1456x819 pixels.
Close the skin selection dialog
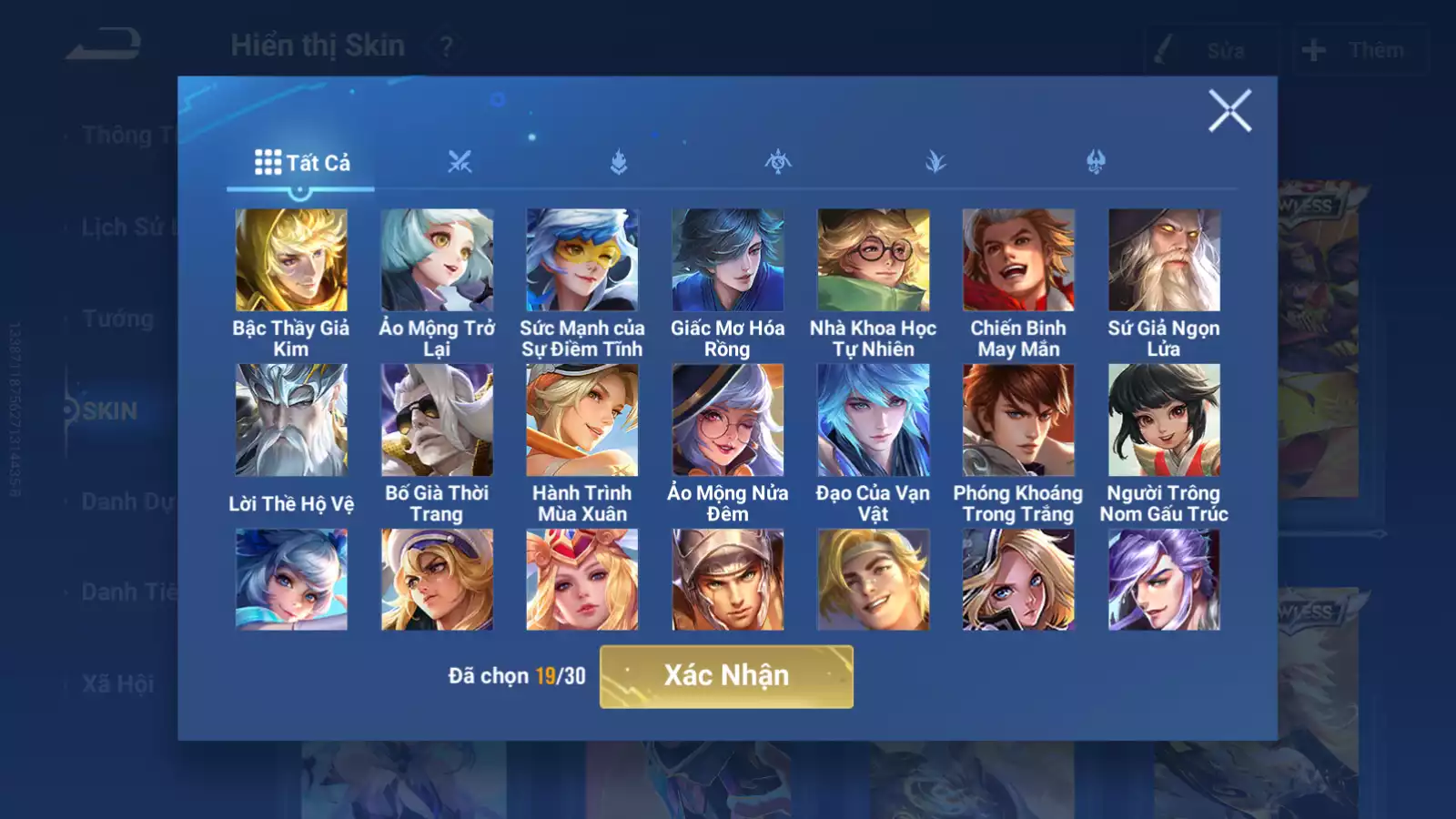click(x=1229, y=111)
